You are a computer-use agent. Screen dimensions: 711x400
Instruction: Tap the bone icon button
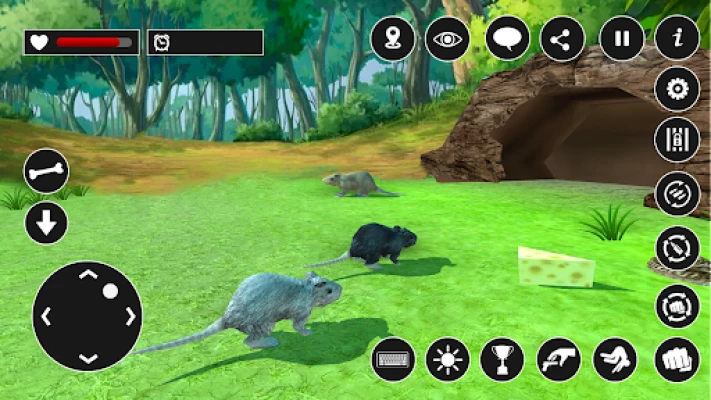point(46,171)
